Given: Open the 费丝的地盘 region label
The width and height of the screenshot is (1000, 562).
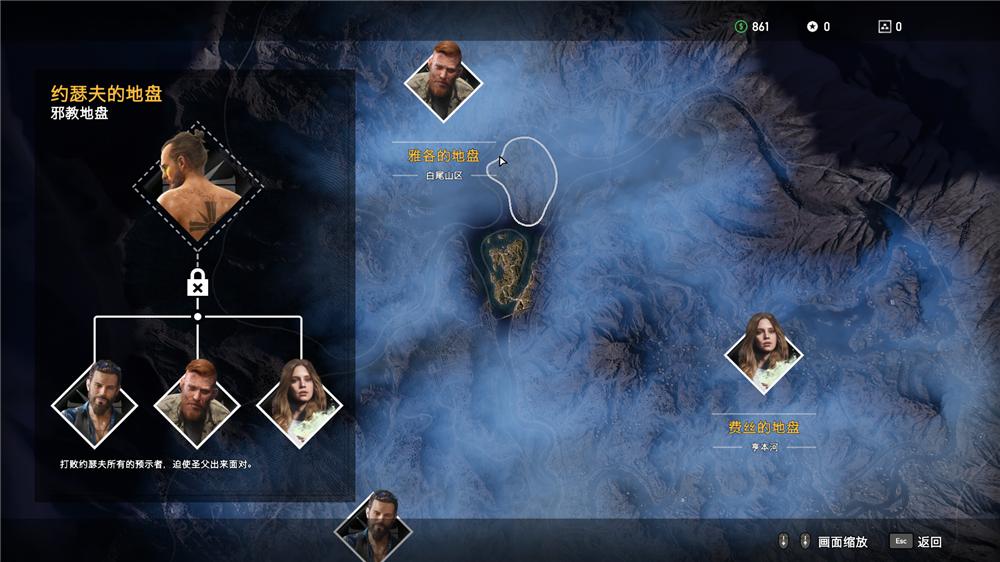Looking at the screenshot, I should [764, 427].
